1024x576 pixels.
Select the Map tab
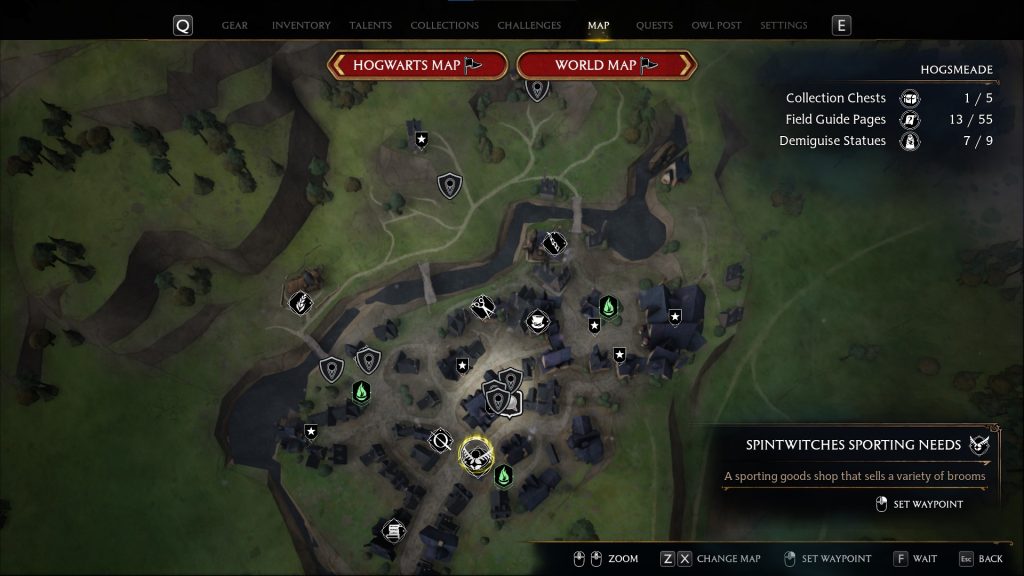tap(598, 25)
